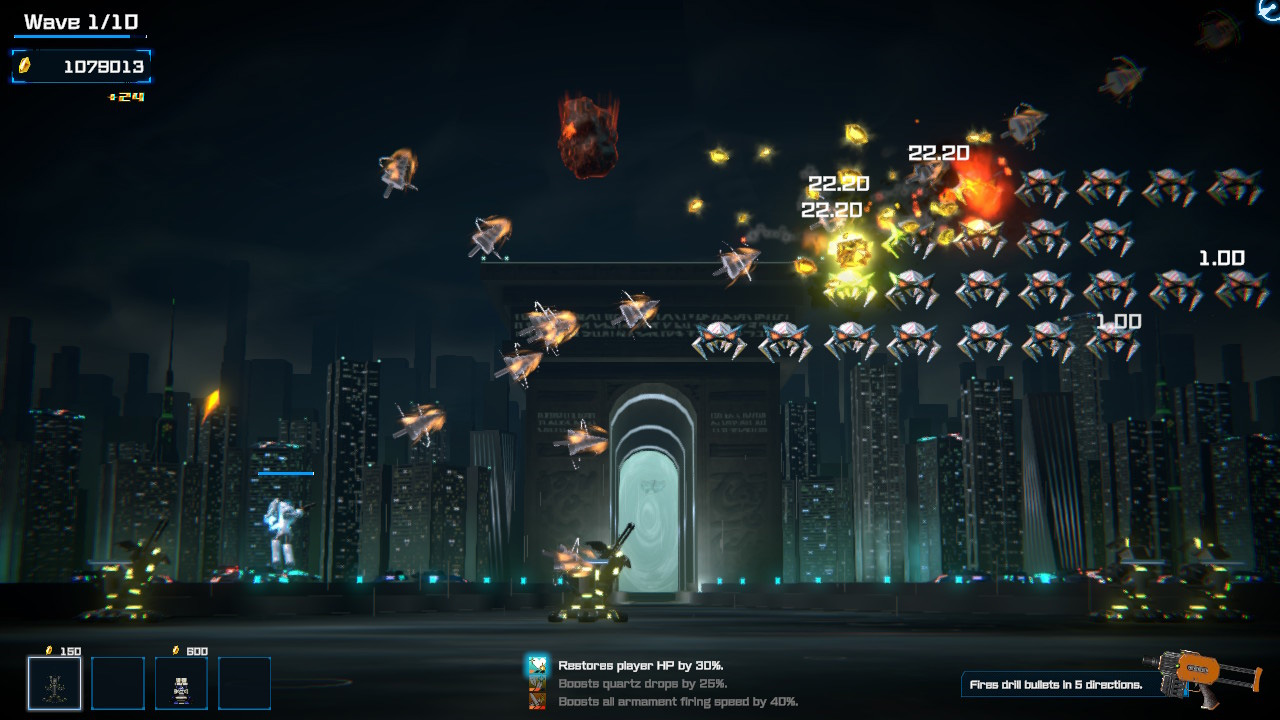The image size is (1280, 720).
Task: Click the wave progress bar under the wave counter
Action: pyautogui.click(x=80, y=37)
